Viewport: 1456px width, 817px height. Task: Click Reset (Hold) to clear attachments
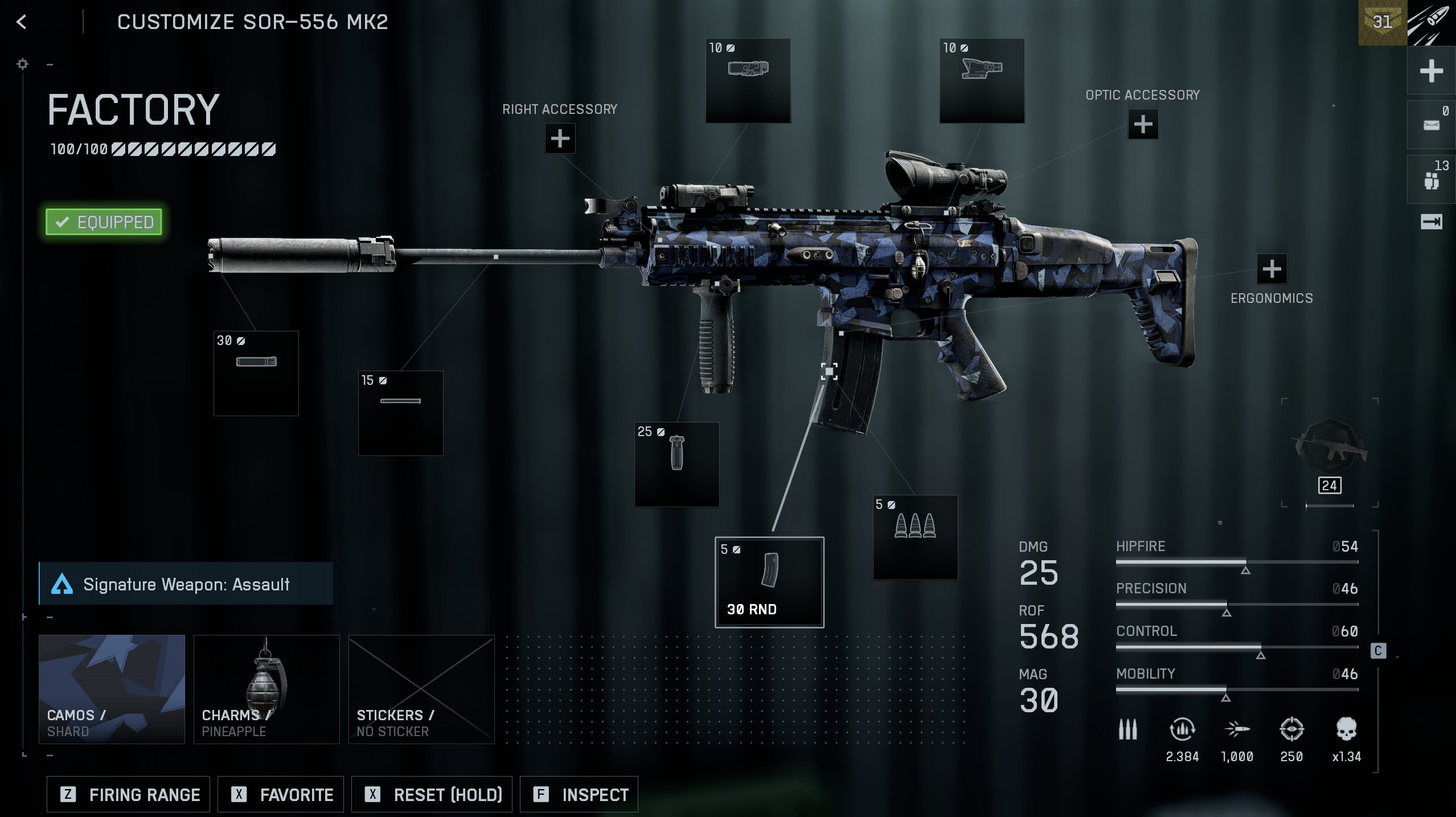pos(432,794)
